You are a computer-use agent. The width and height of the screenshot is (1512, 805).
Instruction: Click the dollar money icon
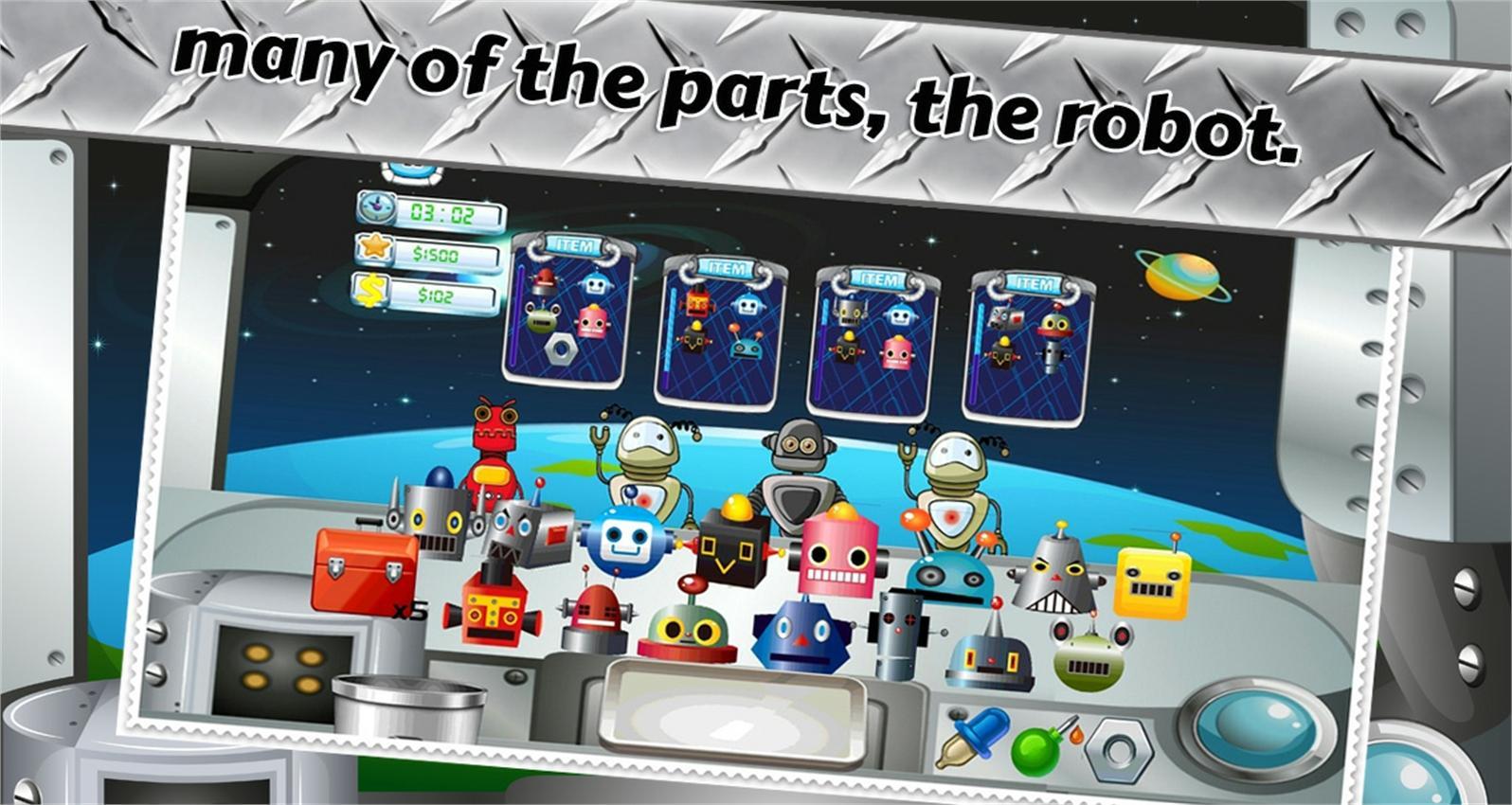pyautogui.click(x=370, y=290)
